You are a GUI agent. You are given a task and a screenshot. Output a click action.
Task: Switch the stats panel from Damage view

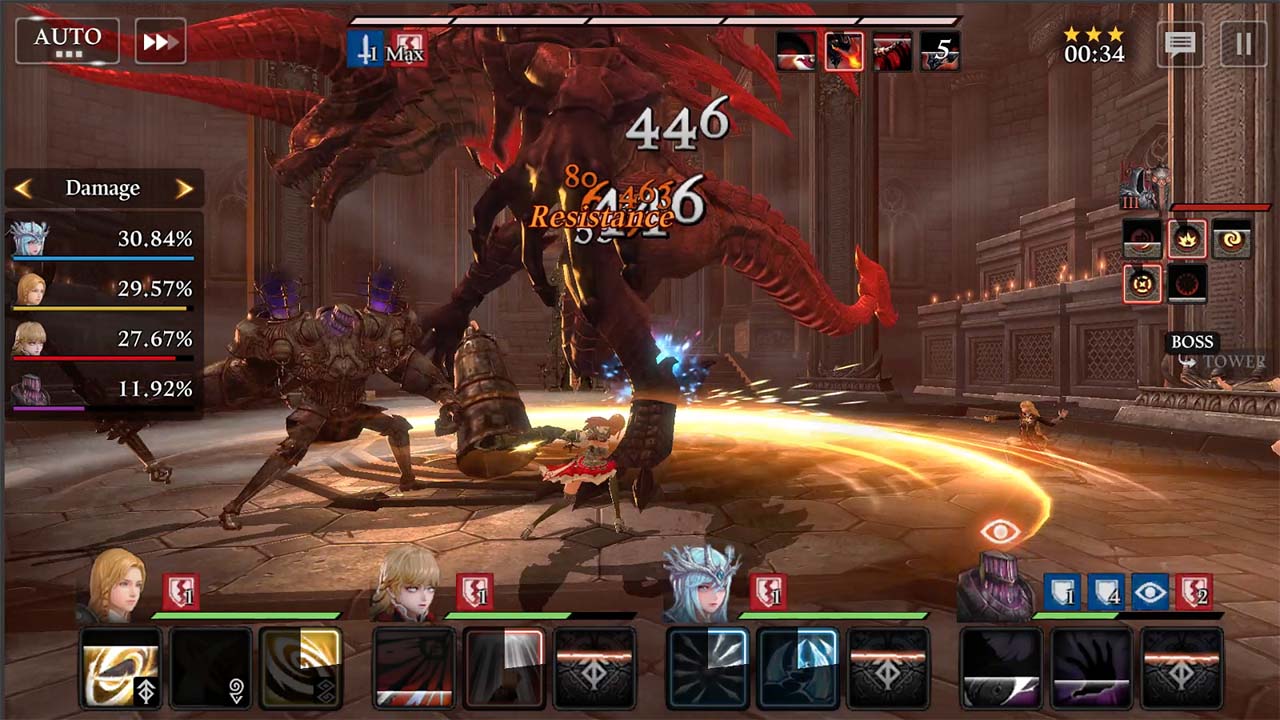click(102, 188)
